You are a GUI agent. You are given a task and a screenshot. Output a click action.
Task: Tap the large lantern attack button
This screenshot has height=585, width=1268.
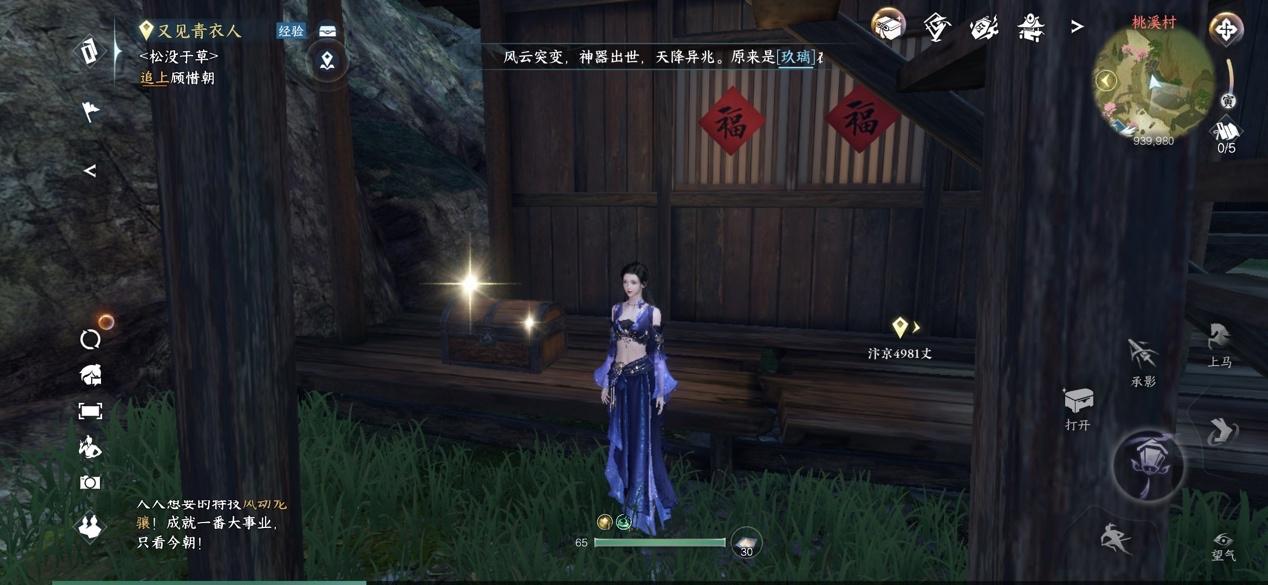tap(1149, 465)
